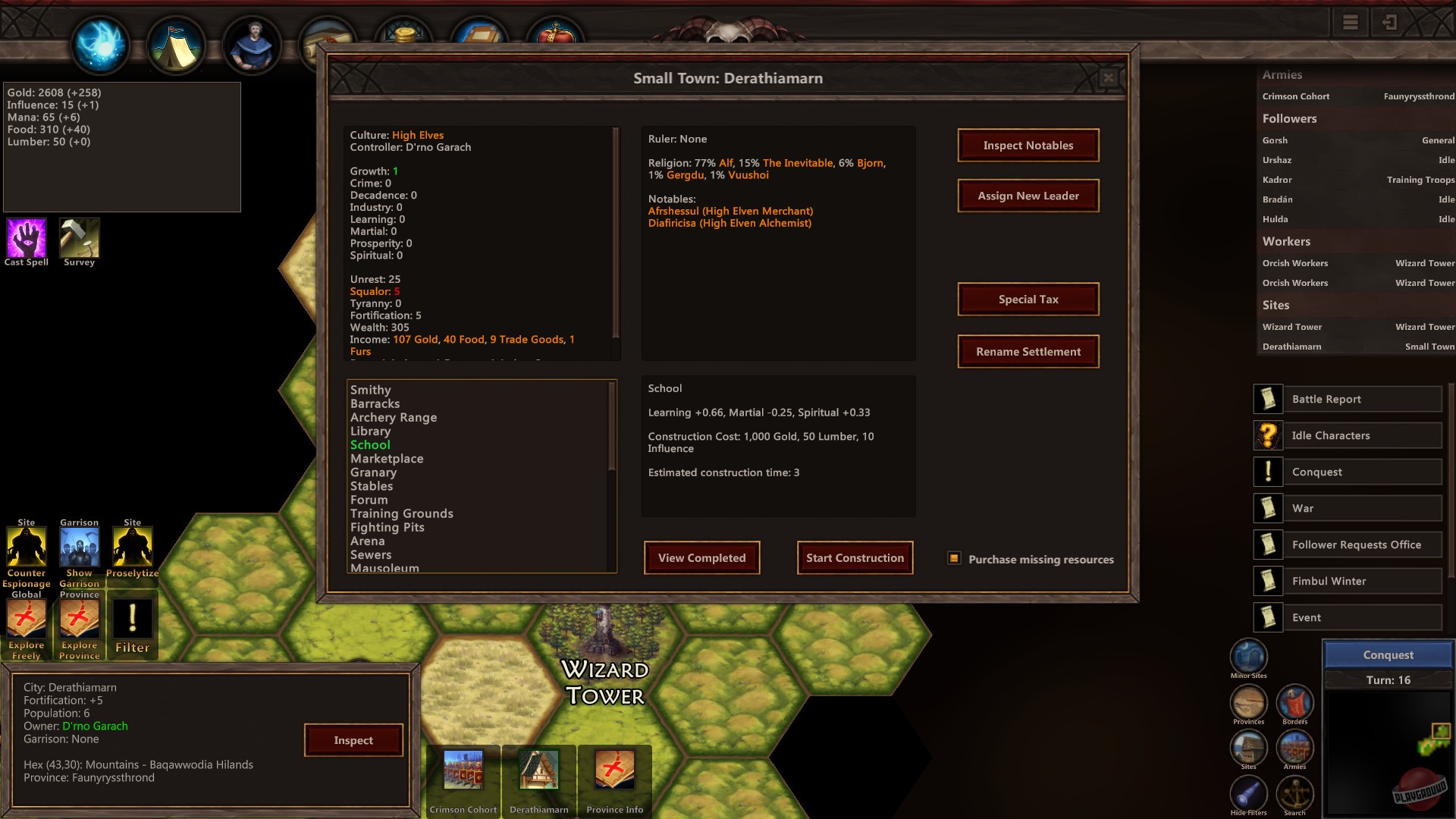
Task: Show the Provinces overlay
Action: [1247, 704]
